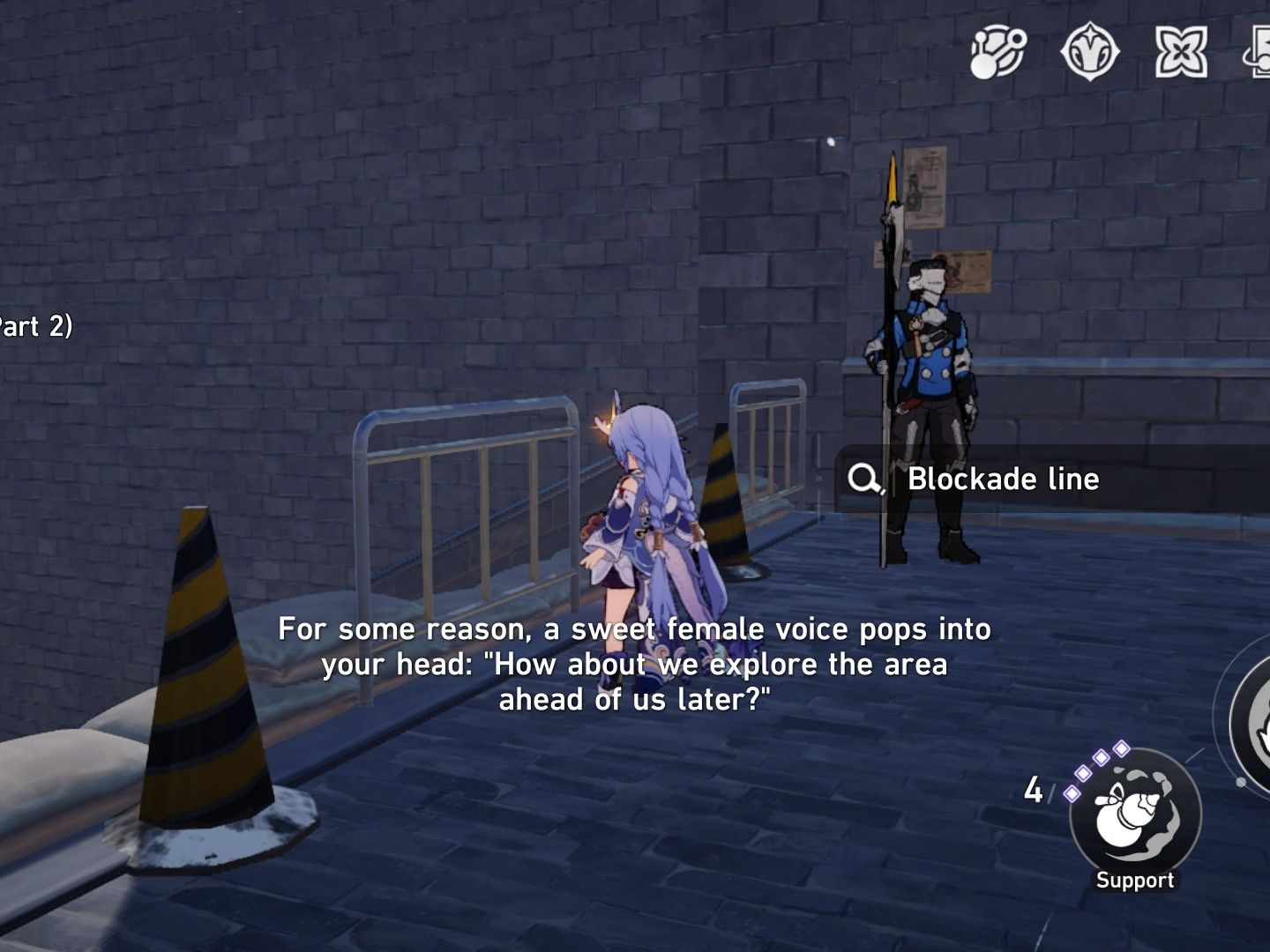This screenshot has width=1270, height=952.
Task: Click the technique points counter showing 4
Action: 1034,787
